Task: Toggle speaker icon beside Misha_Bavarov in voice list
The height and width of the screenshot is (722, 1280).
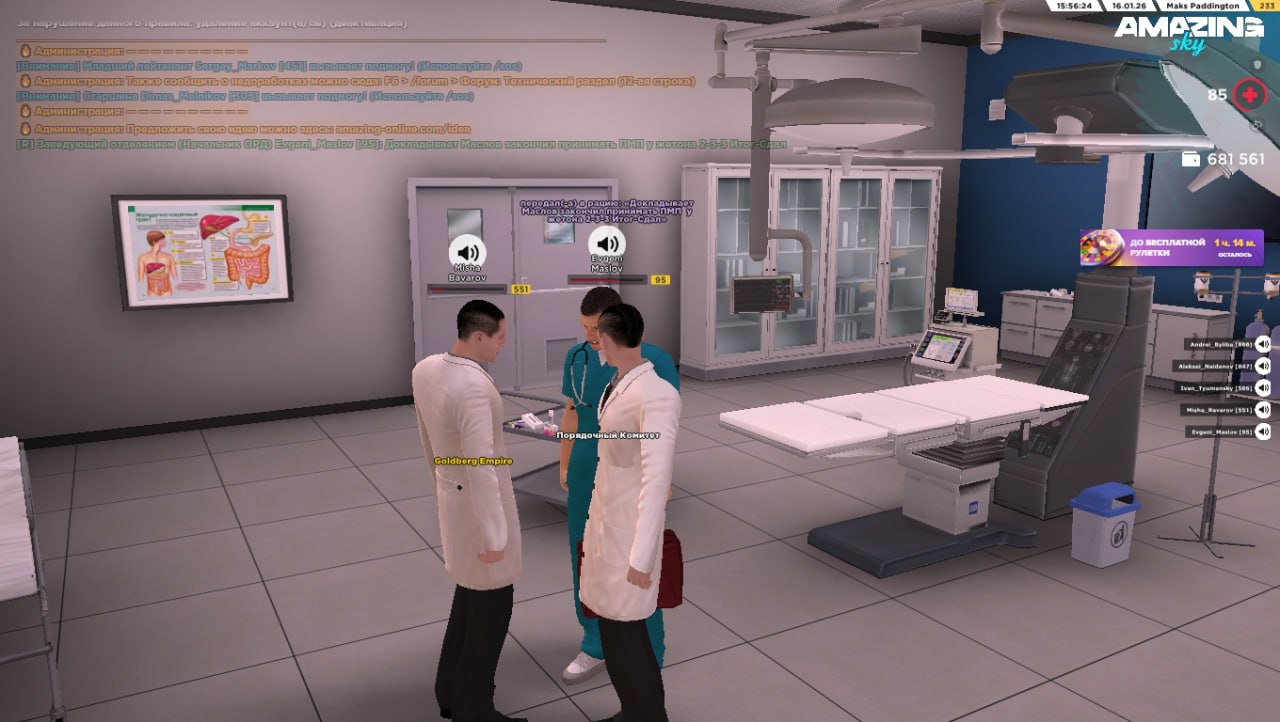Action: point(1263,410)
